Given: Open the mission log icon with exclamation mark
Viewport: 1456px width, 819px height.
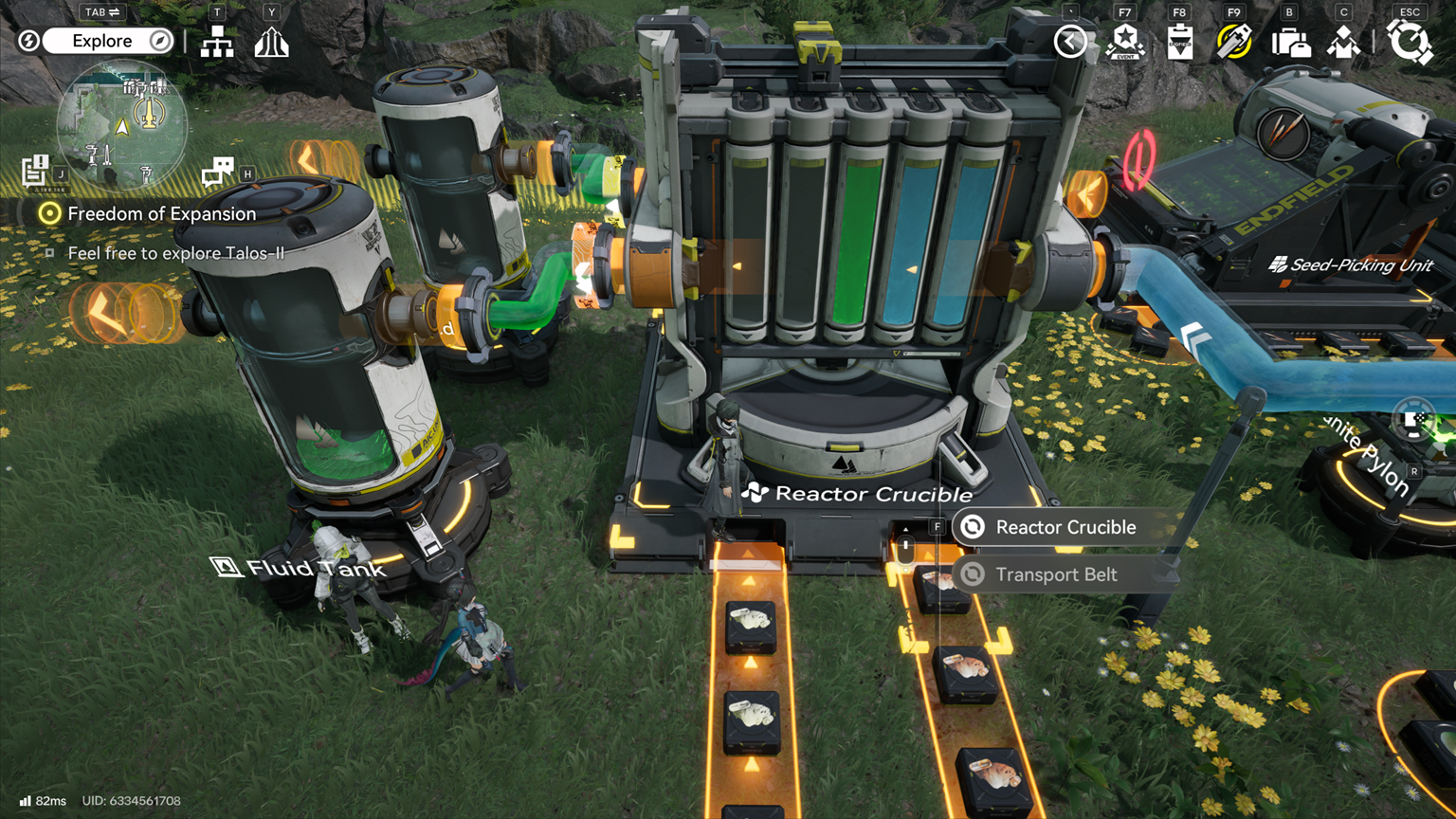Looking at the screenshot, I should pyautogui.click(x=35, y=171).
